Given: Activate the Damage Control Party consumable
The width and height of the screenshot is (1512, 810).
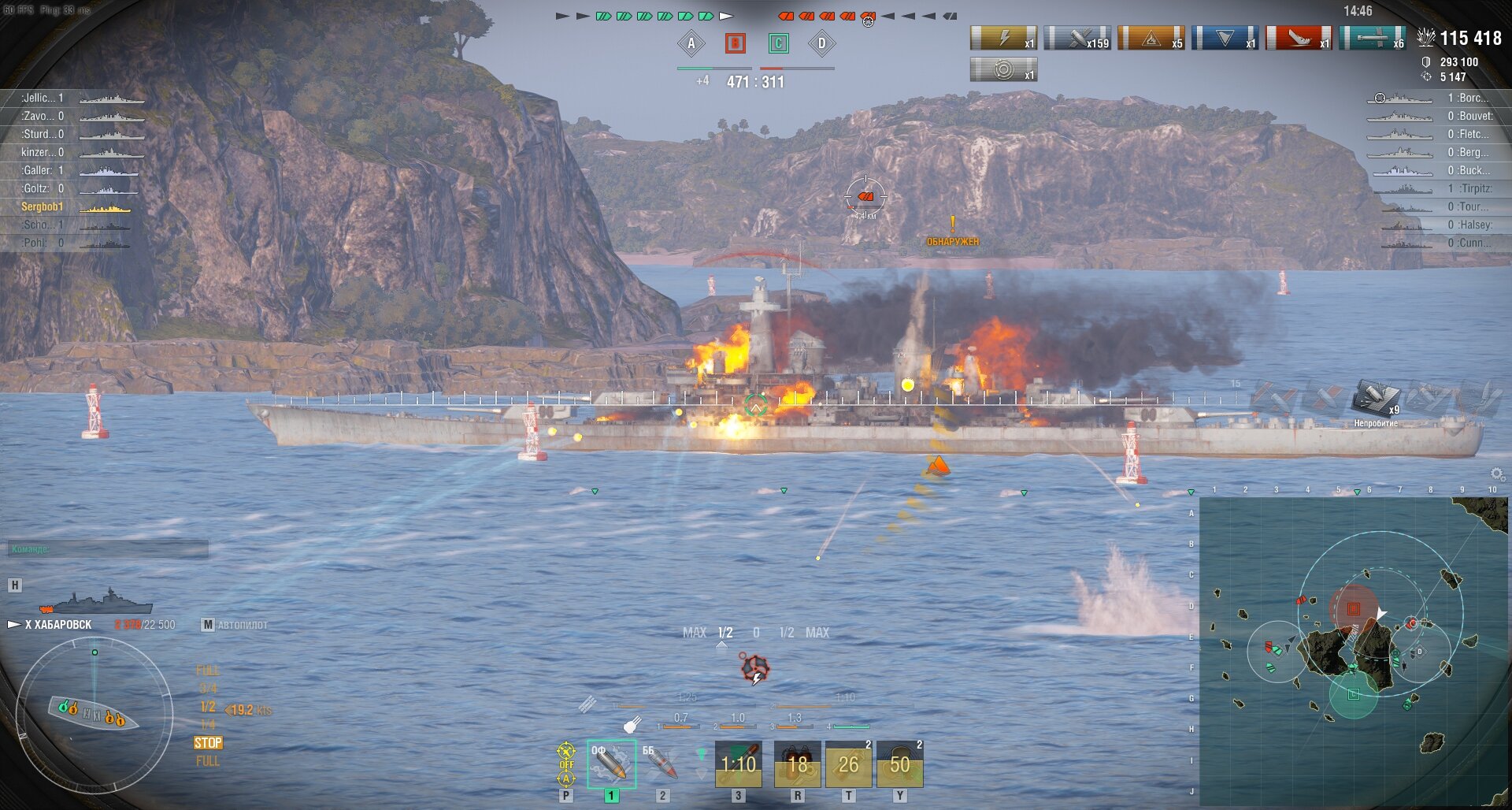Looking at the screenshot, I should (797, 764).
